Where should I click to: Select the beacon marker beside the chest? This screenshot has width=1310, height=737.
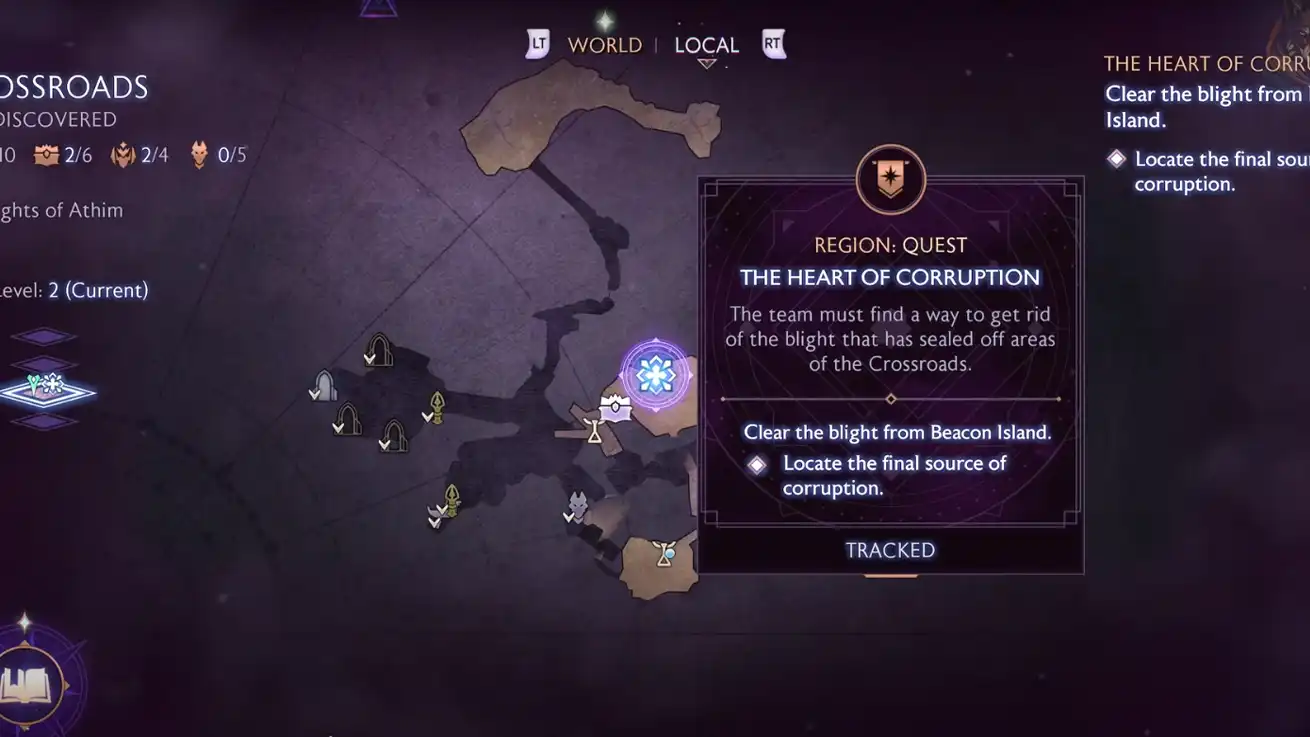click(594, 431)
